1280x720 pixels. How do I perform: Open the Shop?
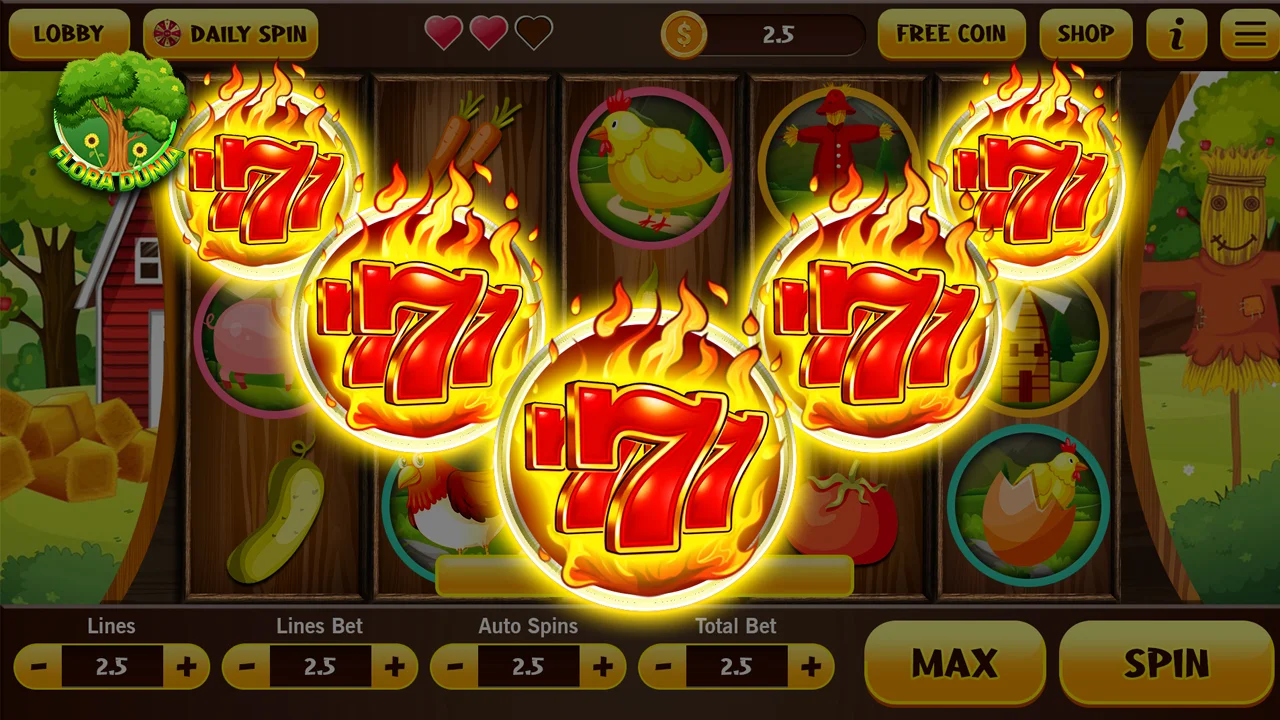tap(1085, 34)
